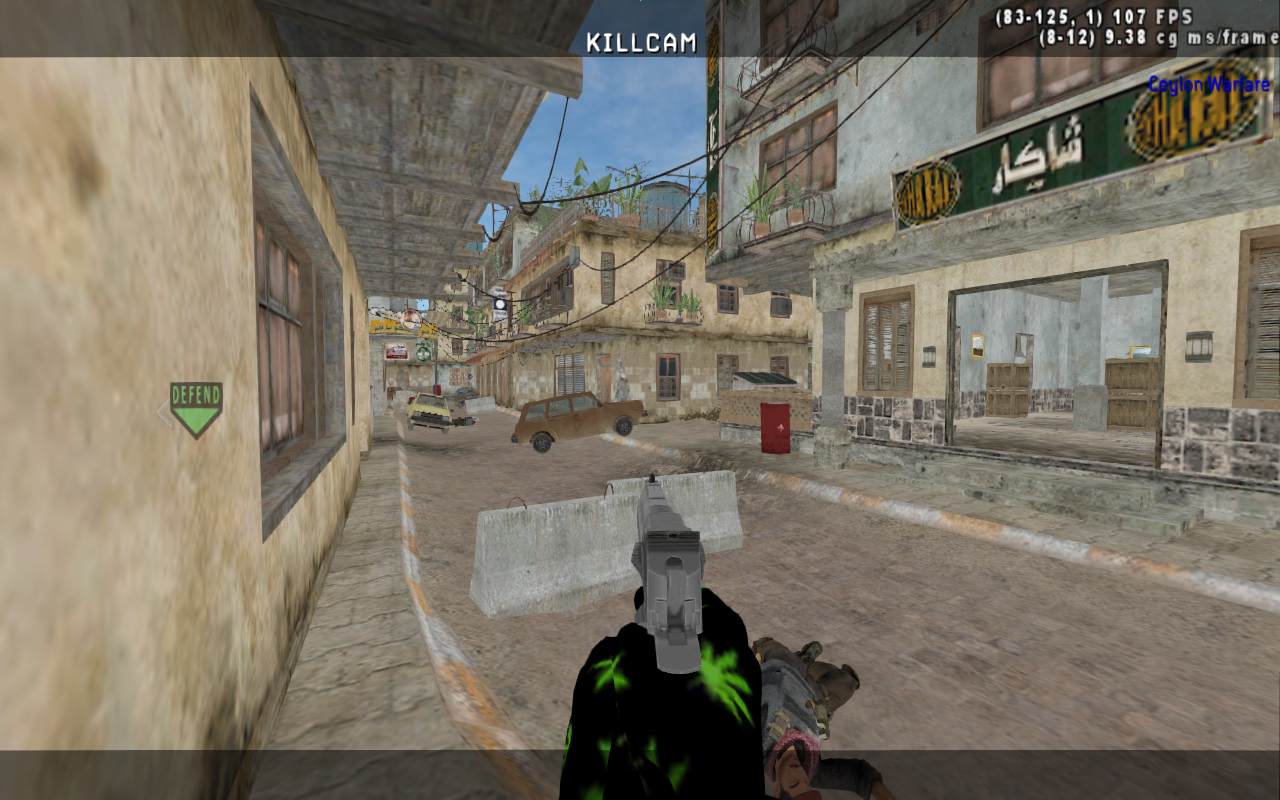The width and height of the screenshot is (1280, 800).
Task: Click the blue Ceylon Warfare watermark text
Action: point(1208,84)
